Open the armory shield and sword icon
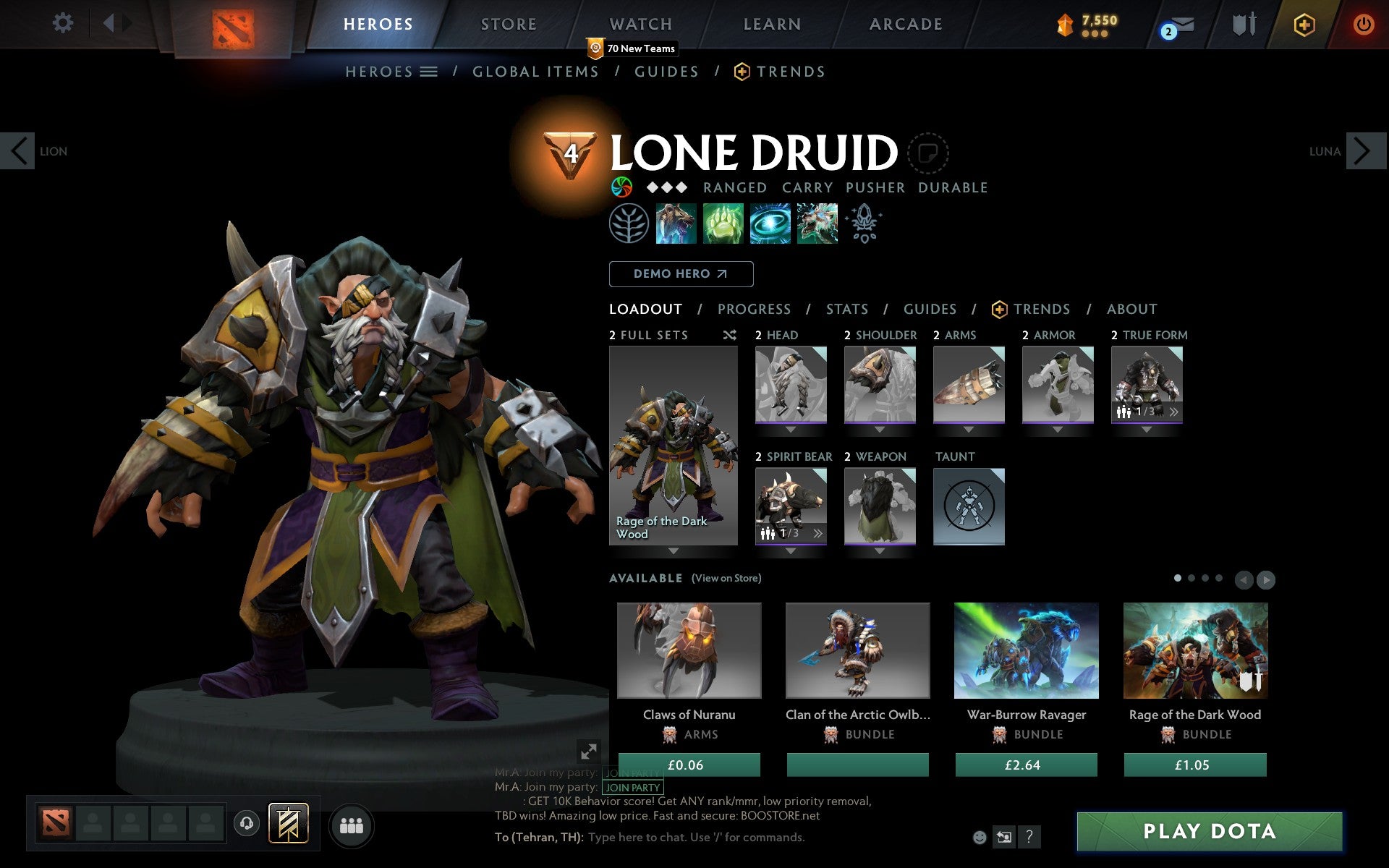 pyautogui.click(x=1242, y=24)
